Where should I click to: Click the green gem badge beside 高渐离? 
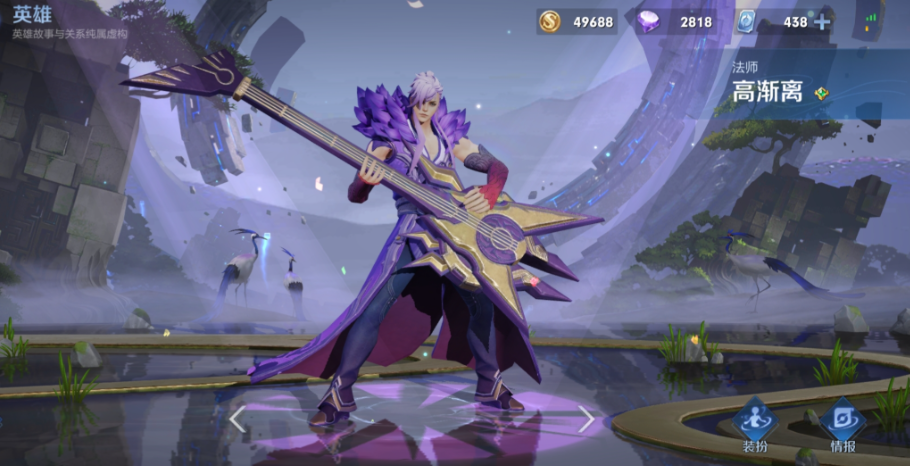tap(821, 93)
